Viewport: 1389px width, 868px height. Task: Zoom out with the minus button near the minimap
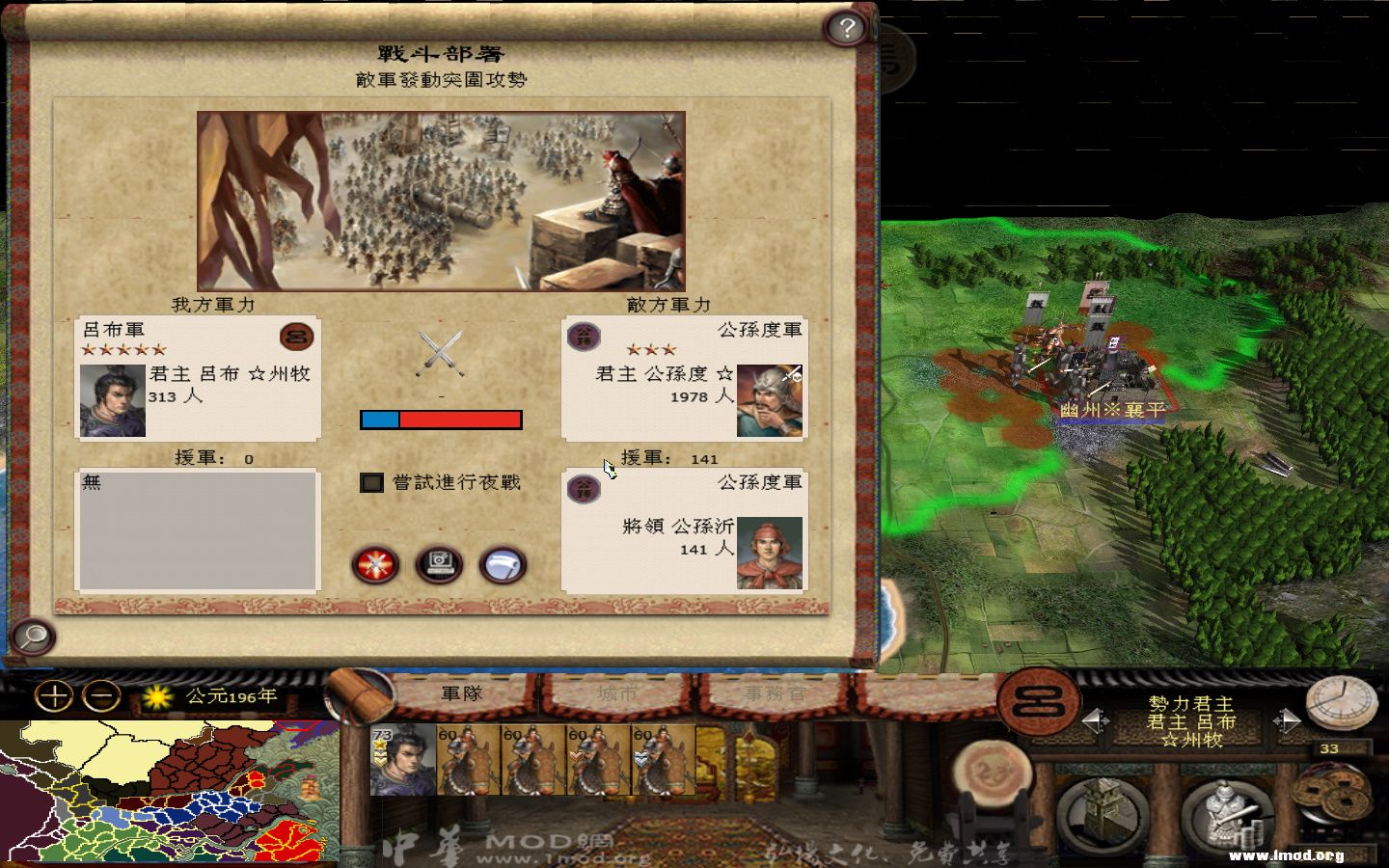click(100, 694)
